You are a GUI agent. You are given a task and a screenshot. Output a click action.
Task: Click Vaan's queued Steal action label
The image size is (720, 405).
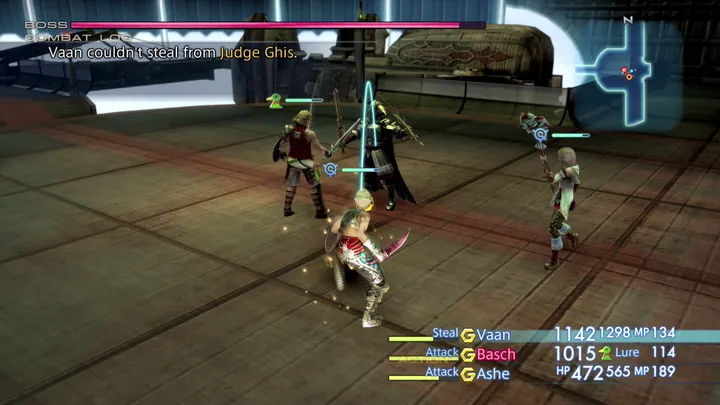445,333
